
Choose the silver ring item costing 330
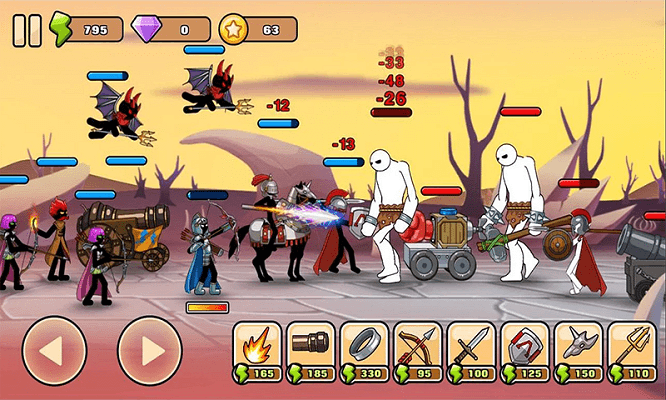point(364,350)
